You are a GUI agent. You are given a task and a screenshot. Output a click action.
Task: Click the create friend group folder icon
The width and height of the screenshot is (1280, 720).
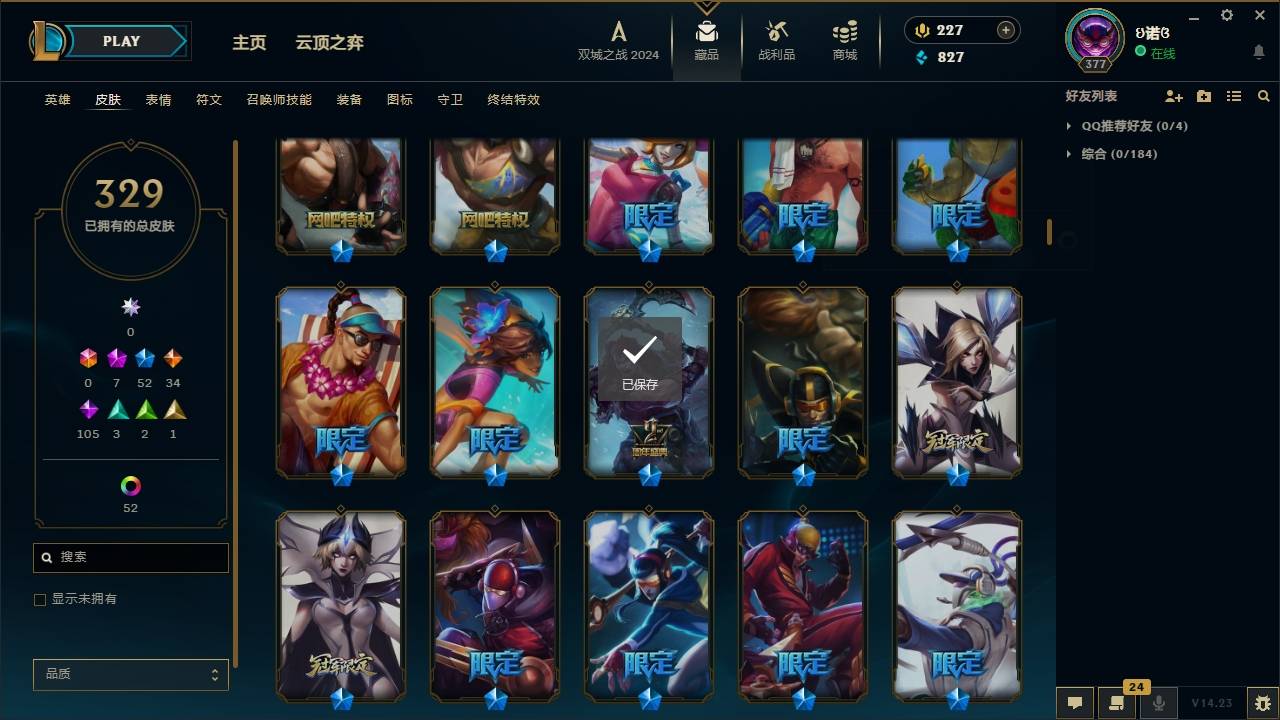(x=1203, y=96)
